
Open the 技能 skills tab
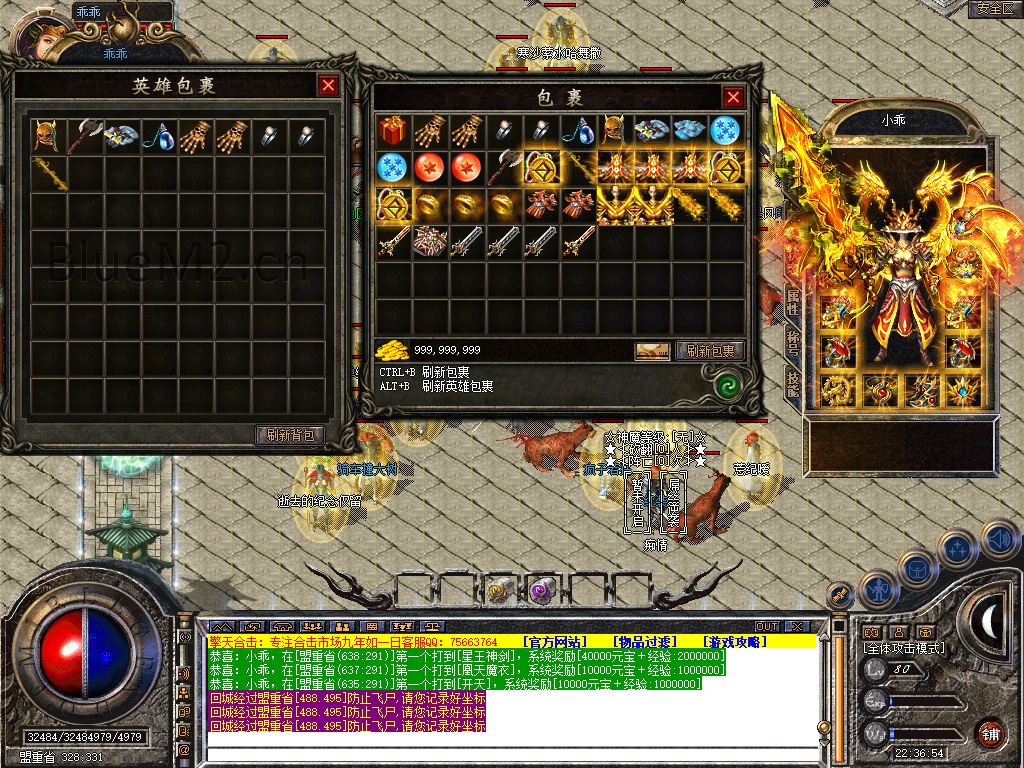(x=792, y=383)
